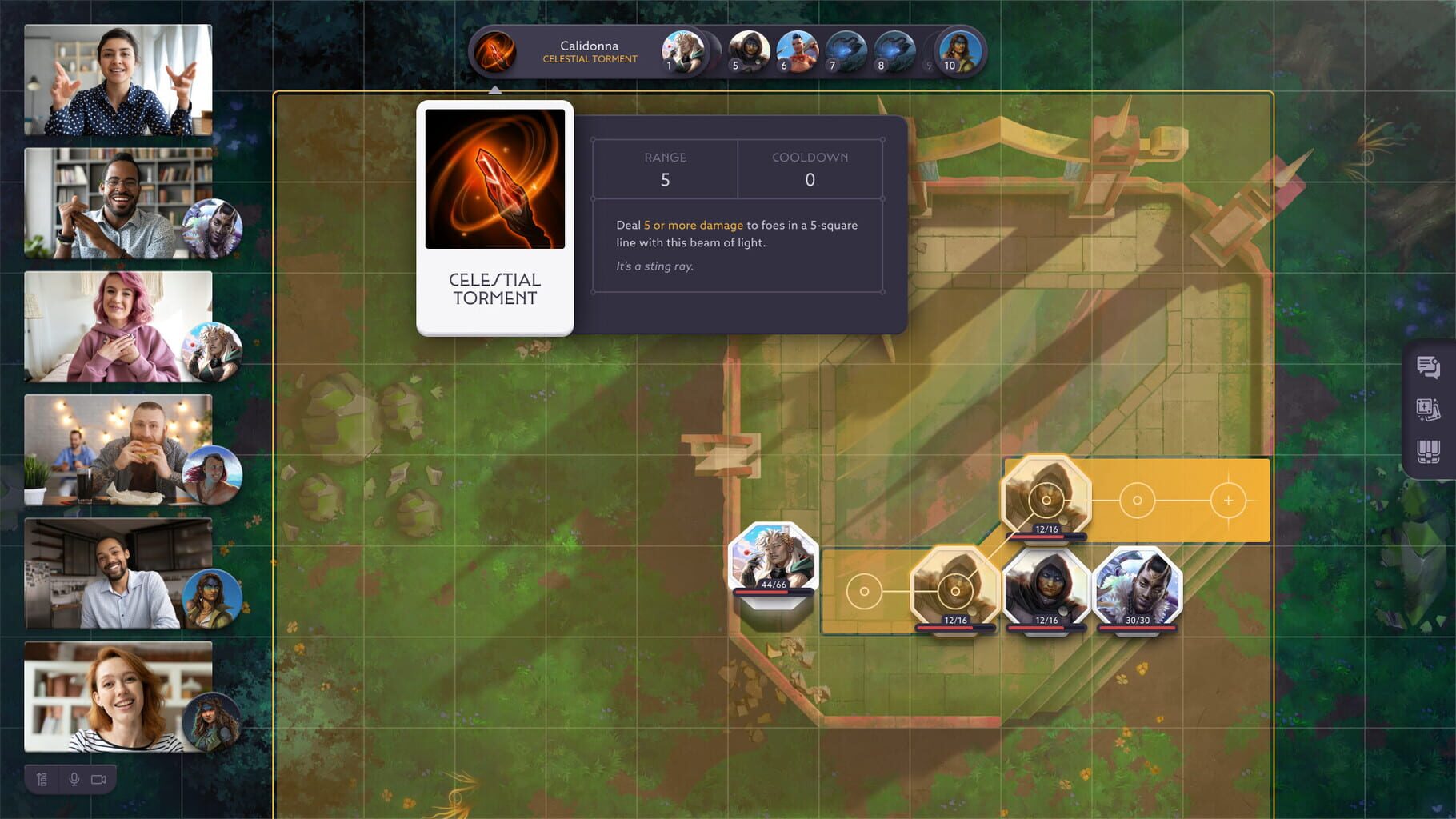
Task: Open the Calidonna turn banner
Action: click(590, 51)
